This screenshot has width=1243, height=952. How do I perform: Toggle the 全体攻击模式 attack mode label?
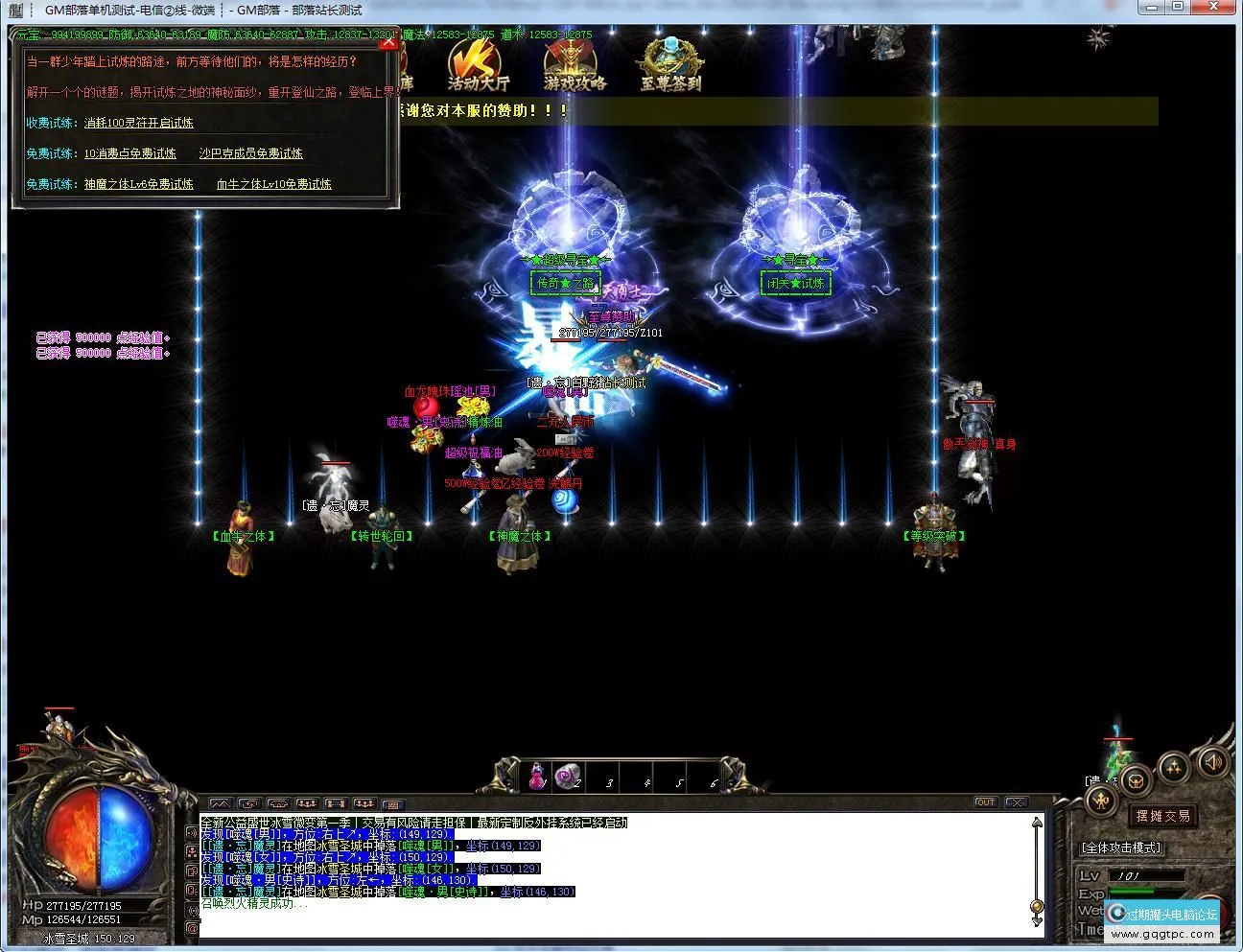coord(1121,848)
